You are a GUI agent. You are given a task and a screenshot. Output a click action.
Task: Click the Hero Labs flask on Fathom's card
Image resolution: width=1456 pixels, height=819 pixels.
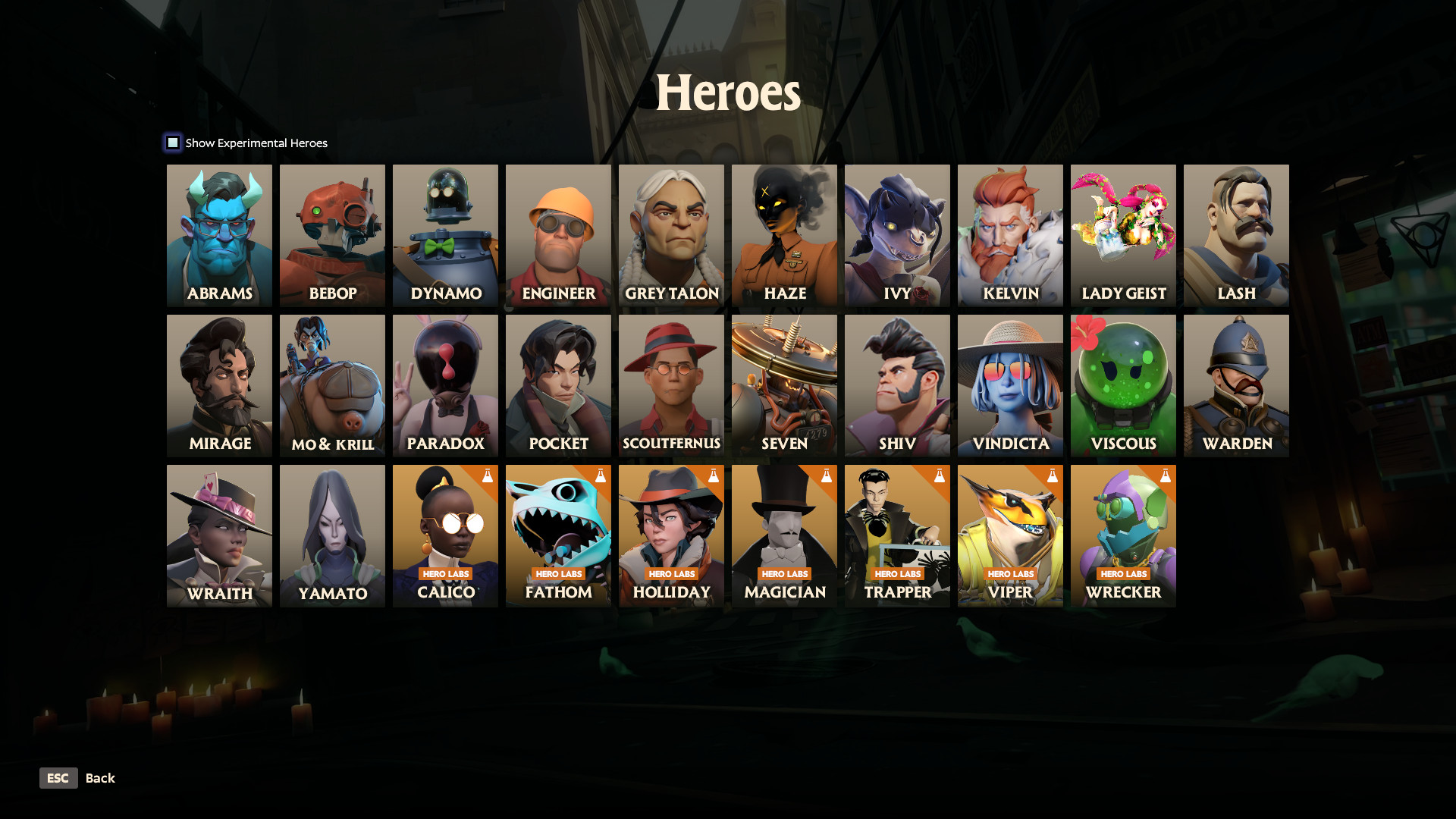click(600, 477)
